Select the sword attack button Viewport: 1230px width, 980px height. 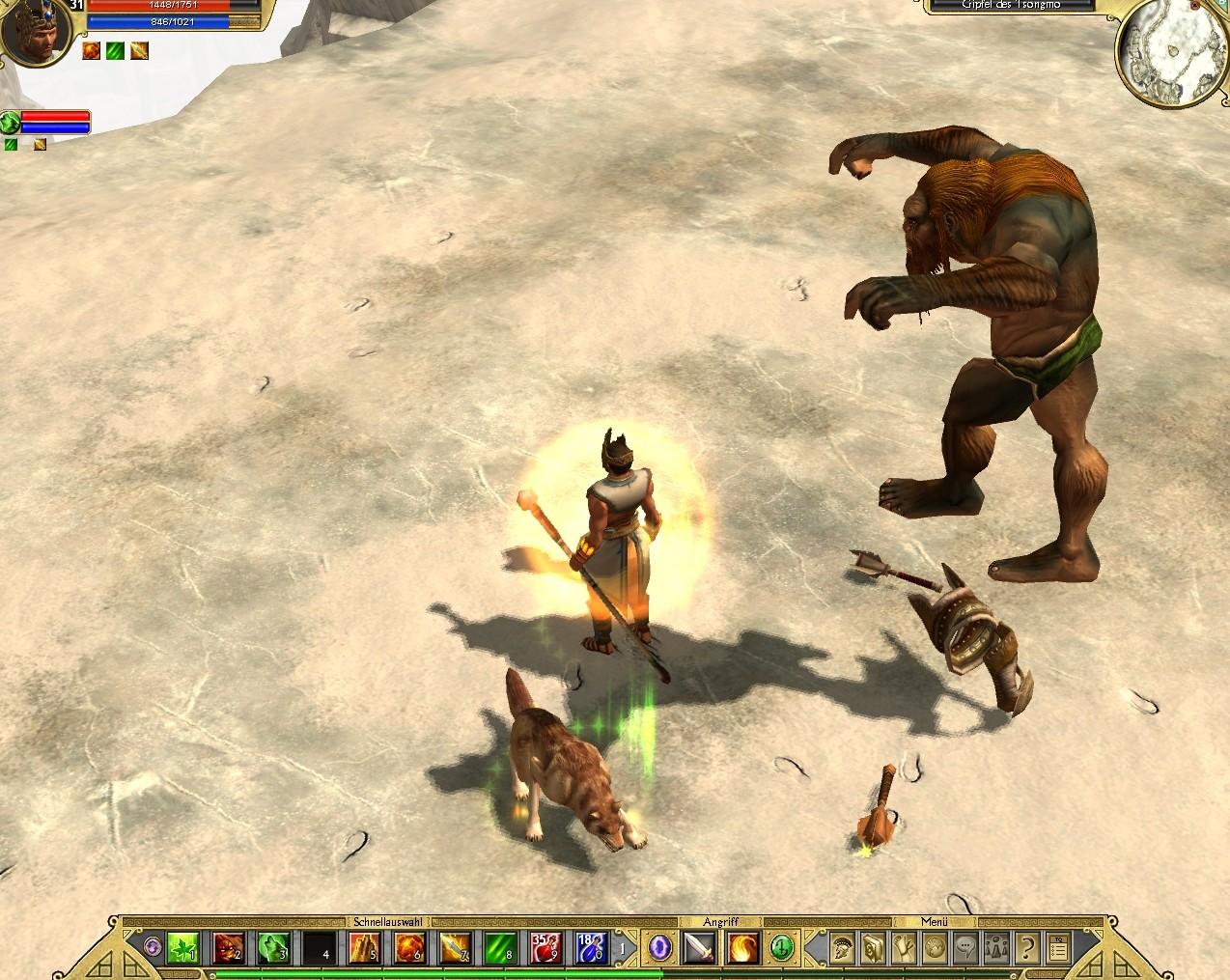click(699, 948)
